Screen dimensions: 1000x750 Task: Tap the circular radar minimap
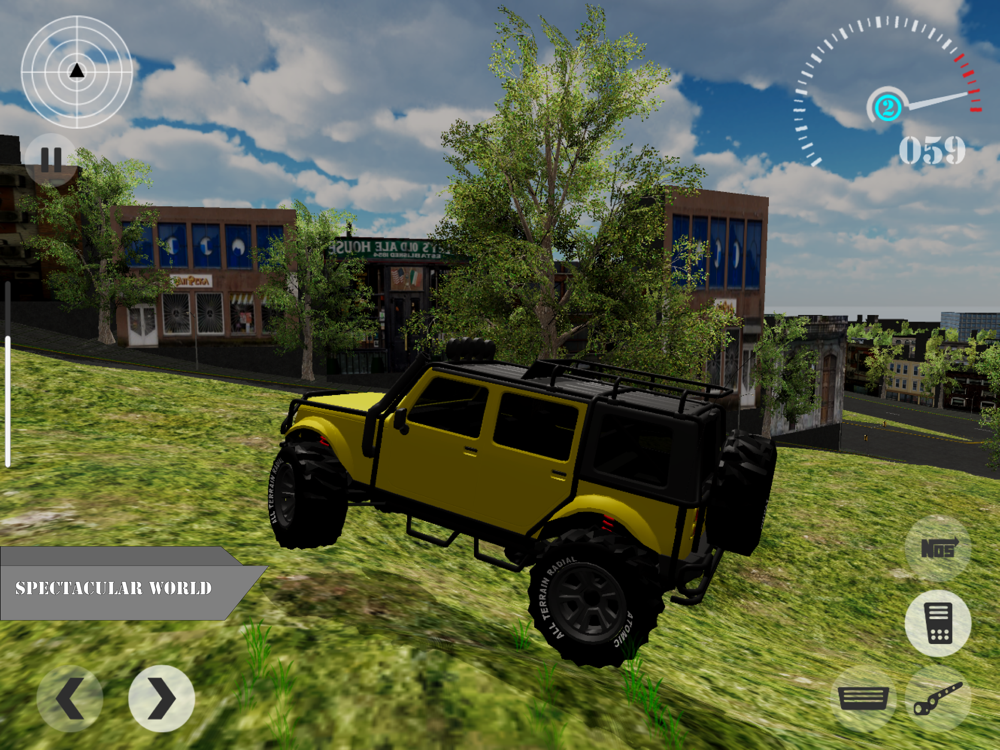point(77,72)
